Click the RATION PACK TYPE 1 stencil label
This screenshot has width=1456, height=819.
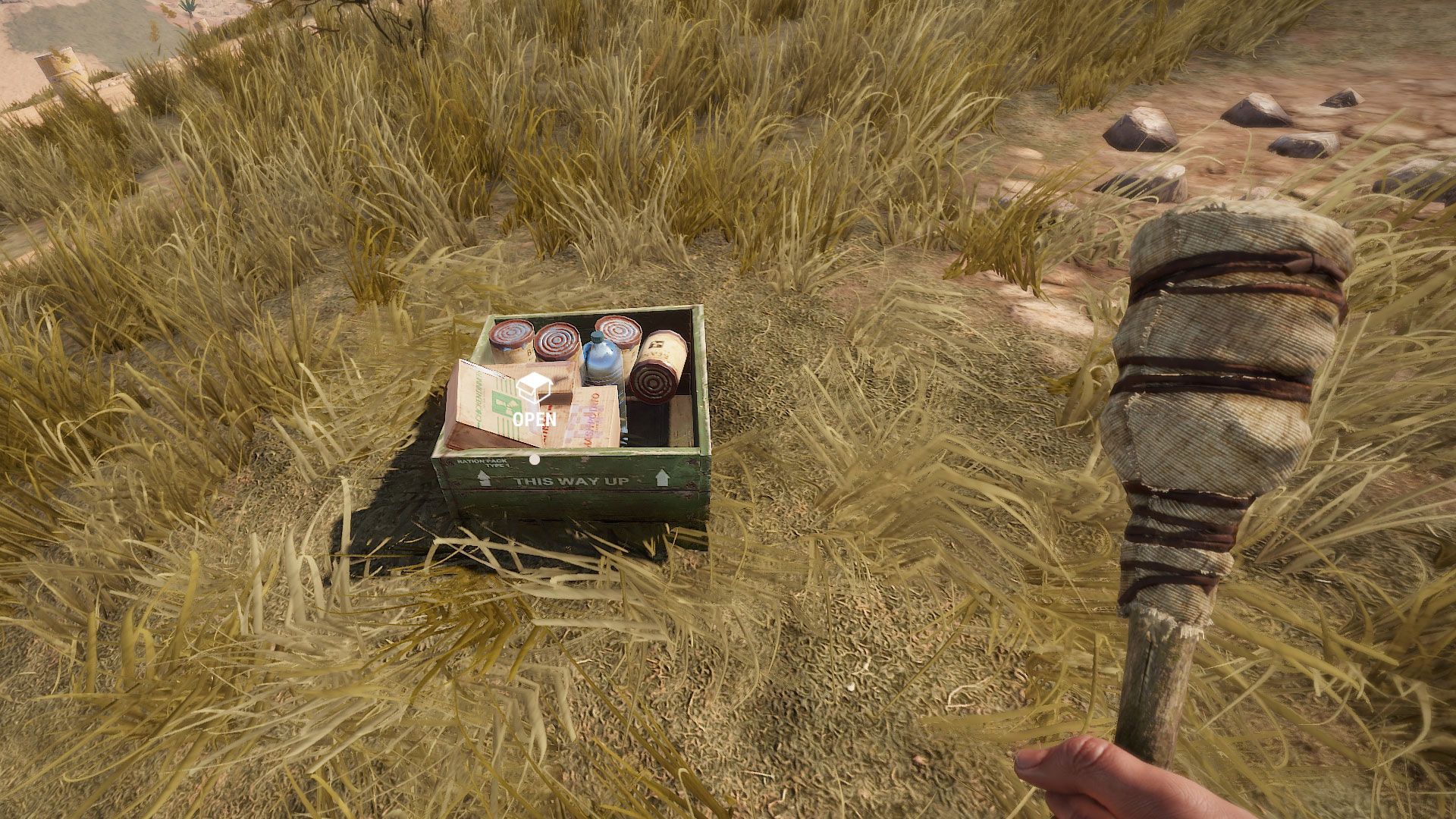click(x=484, y=461)
